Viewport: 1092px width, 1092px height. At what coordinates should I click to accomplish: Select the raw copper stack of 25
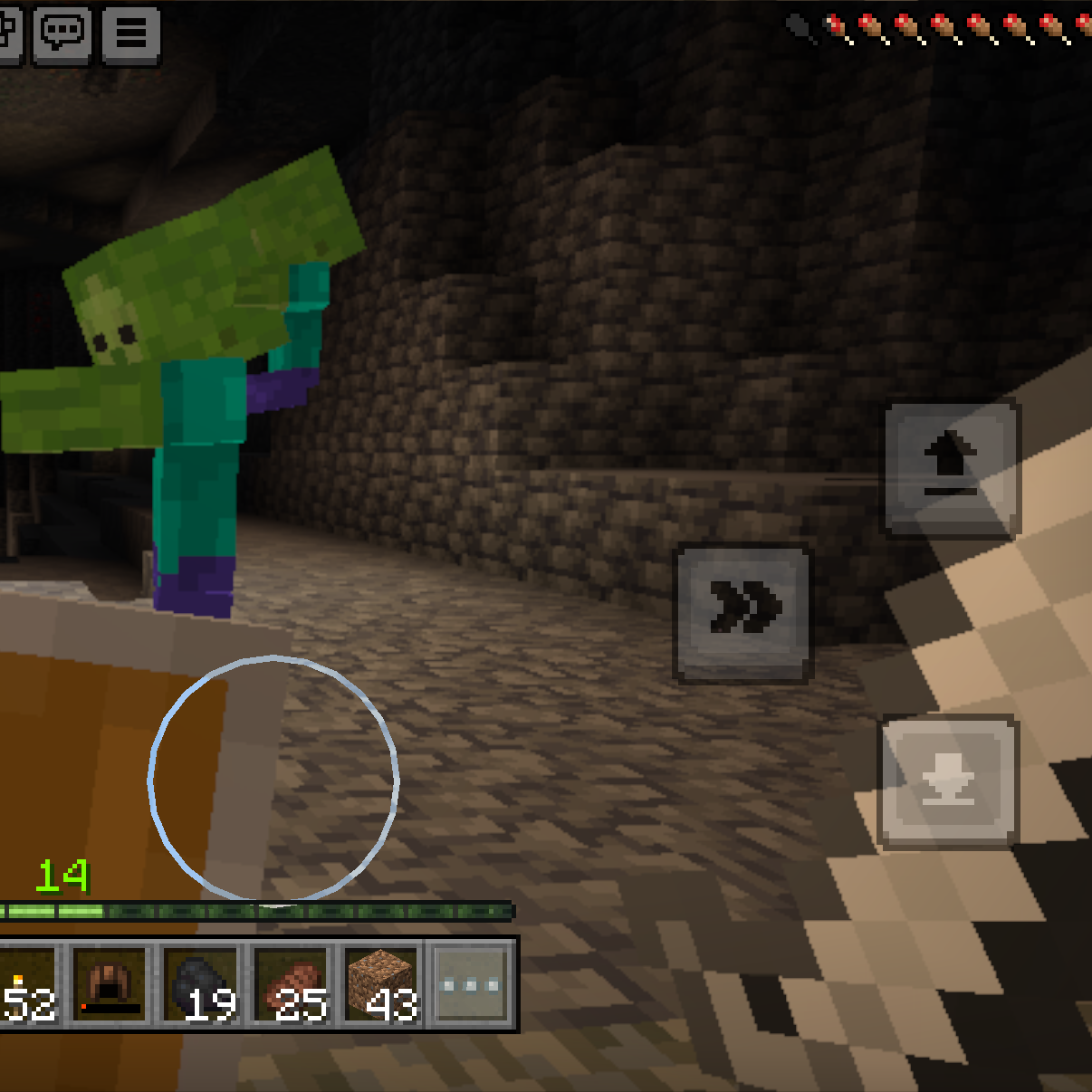pos(293,983)
